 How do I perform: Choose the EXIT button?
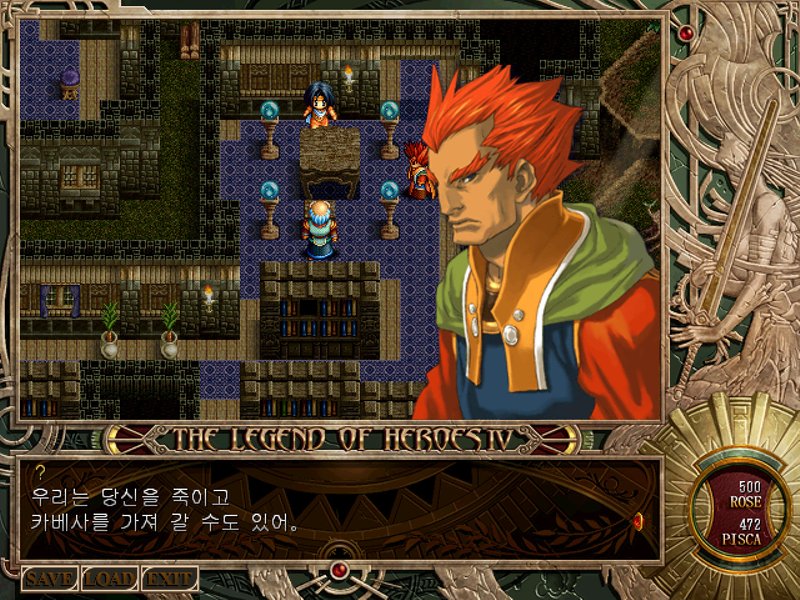coord(168,578)
